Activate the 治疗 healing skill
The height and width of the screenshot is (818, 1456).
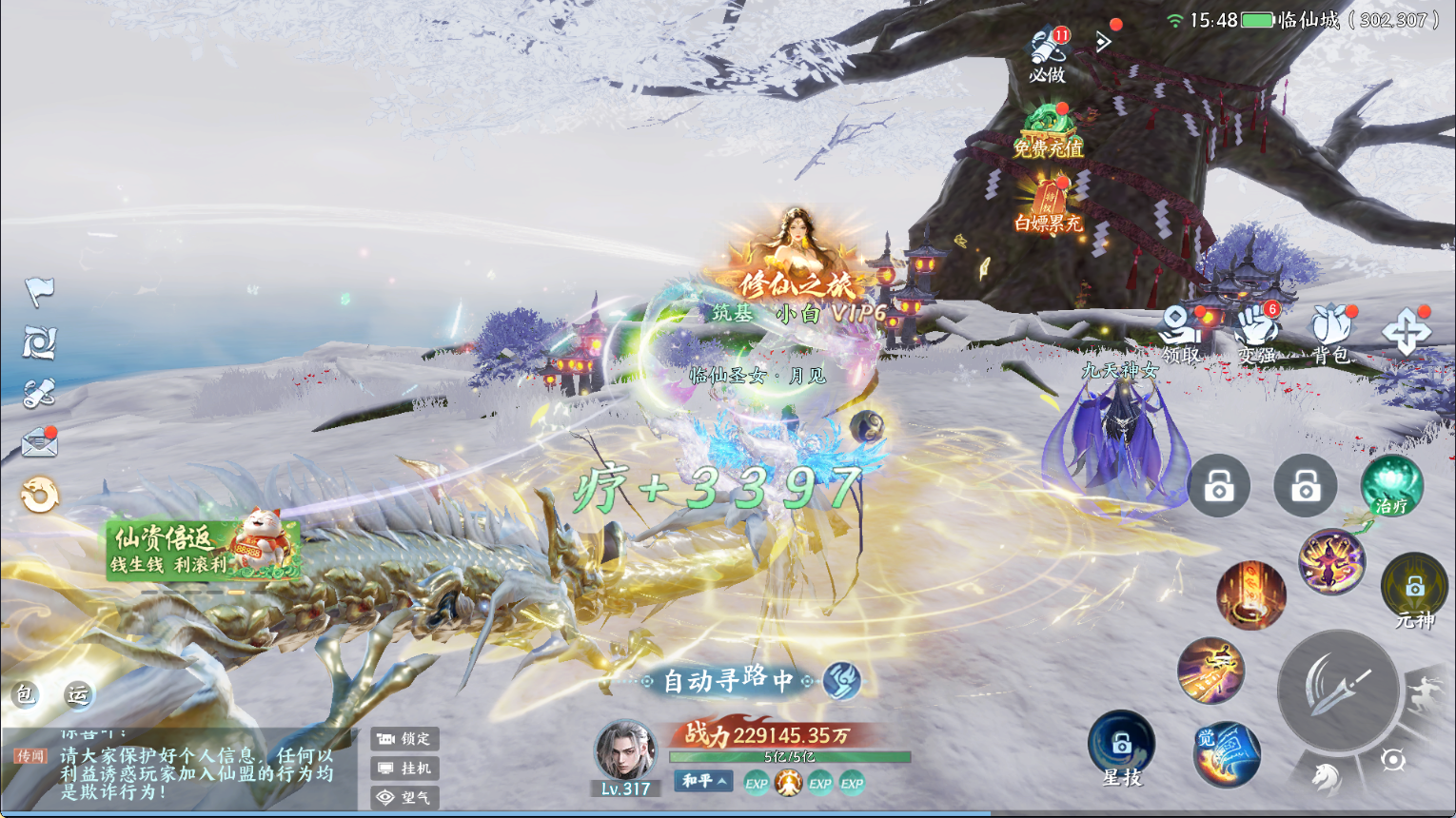(x=1391, y=485)
